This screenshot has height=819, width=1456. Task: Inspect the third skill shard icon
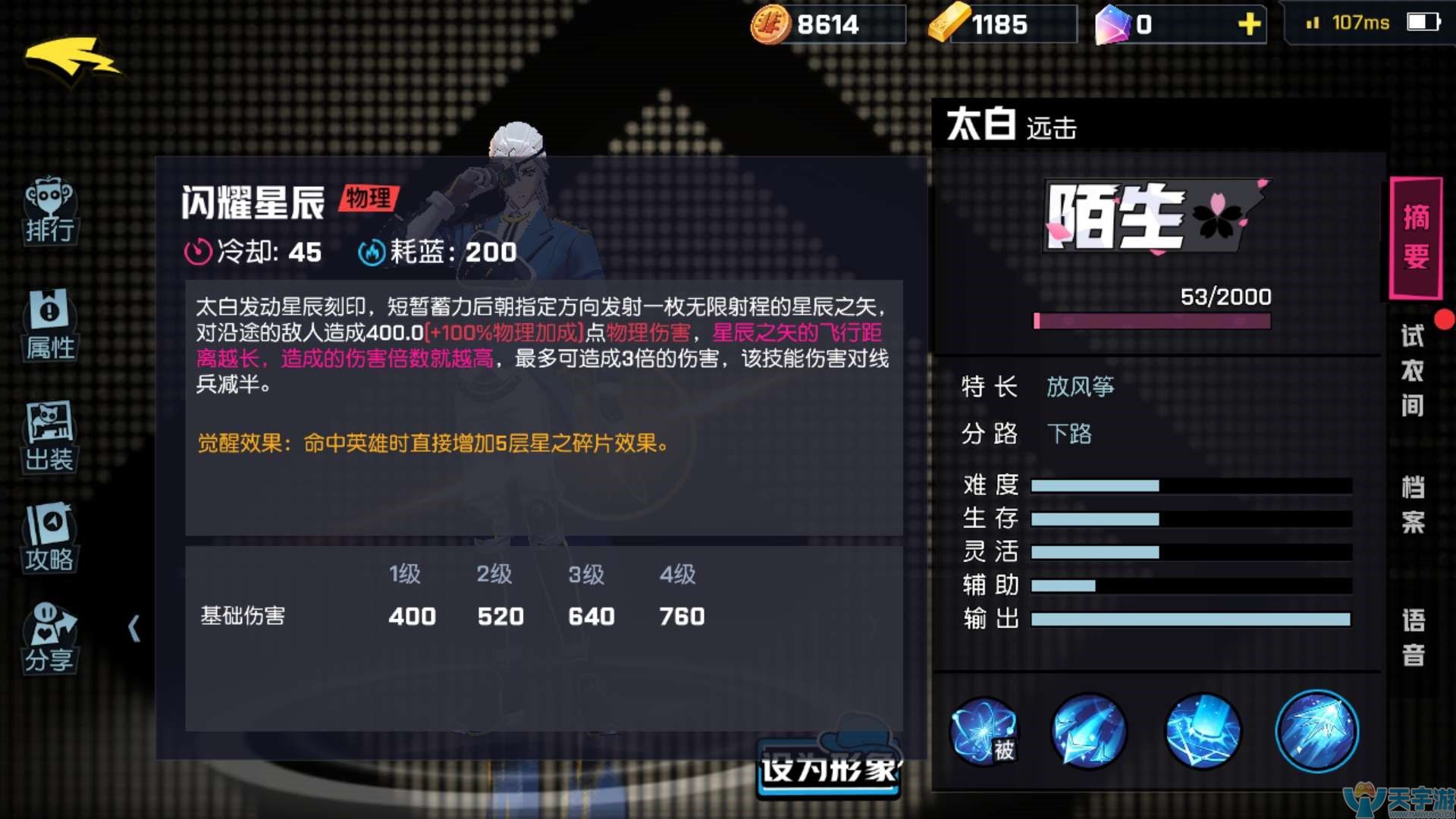[1203, 730]
